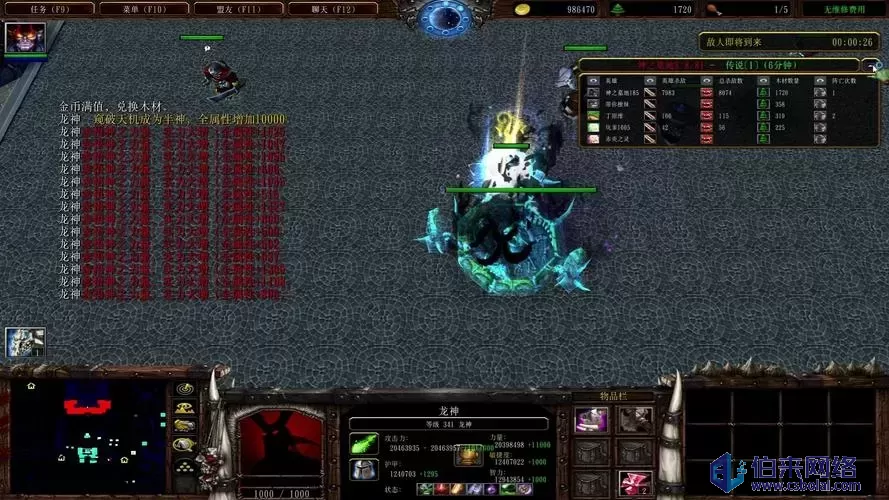Use the pink inventory item with count 2
The width and height of the screenshot is (889, 500).
635,484
